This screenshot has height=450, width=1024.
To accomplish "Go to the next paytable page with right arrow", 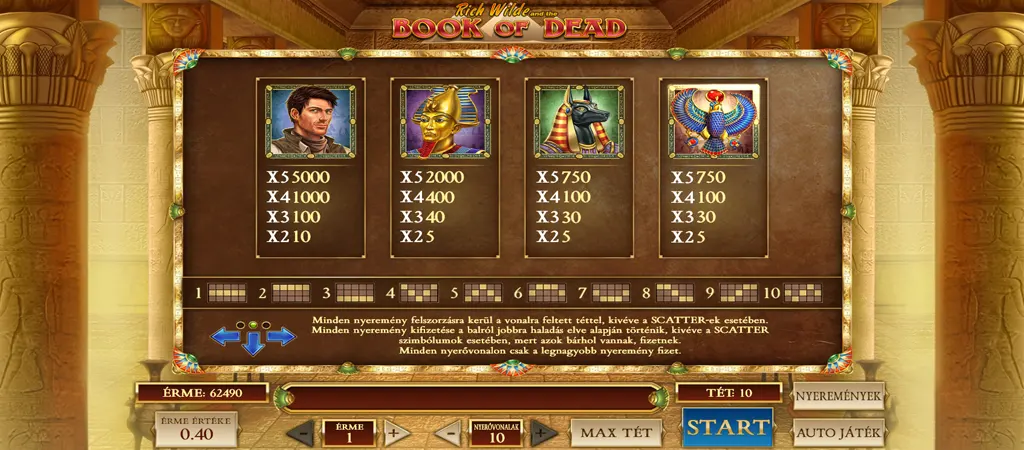I will point(282,337).
